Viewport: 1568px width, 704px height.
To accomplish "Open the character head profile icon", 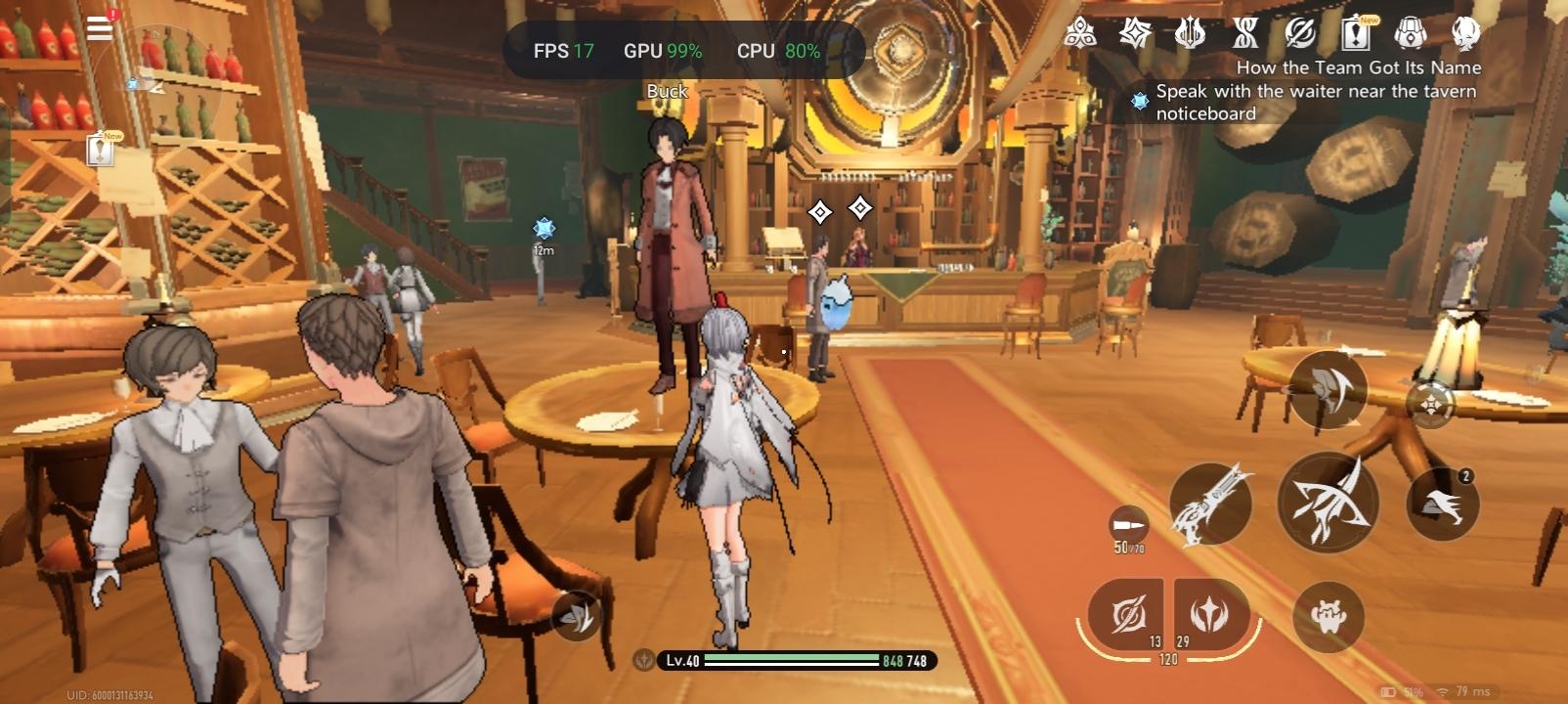I will click(x=1464, y=34).
